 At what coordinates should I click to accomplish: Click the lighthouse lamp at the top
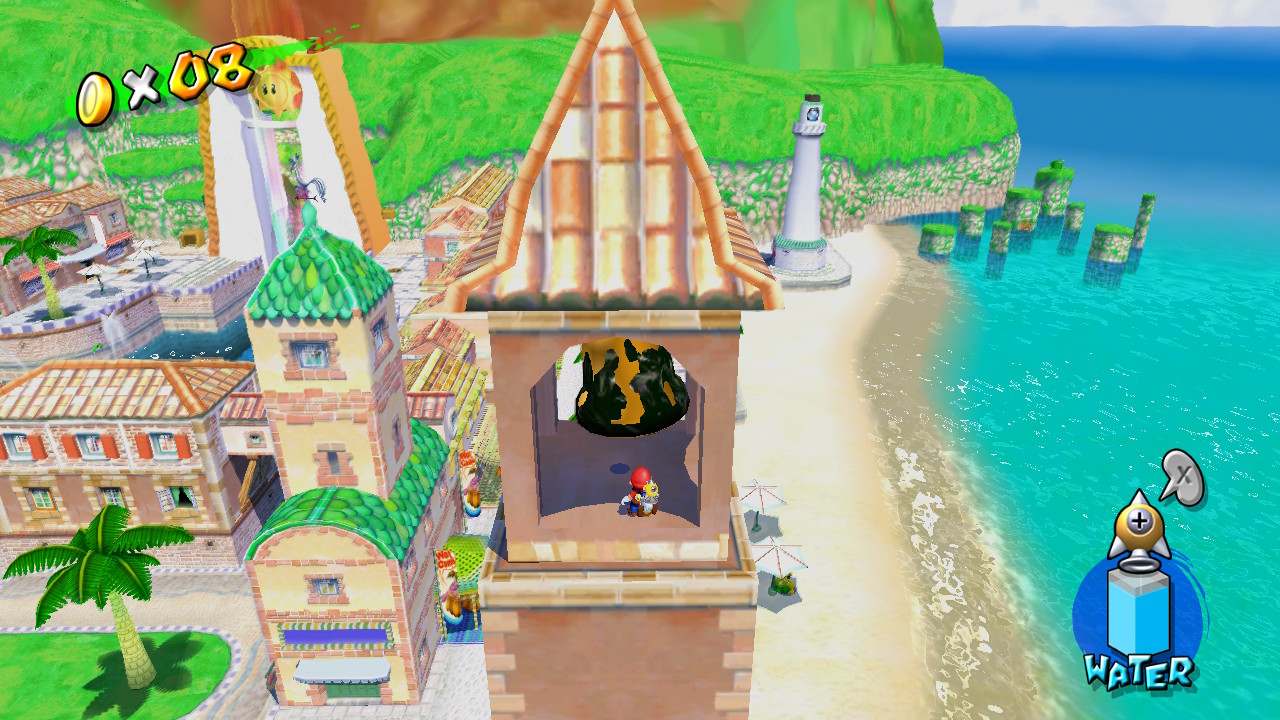[x=811, y=113]
